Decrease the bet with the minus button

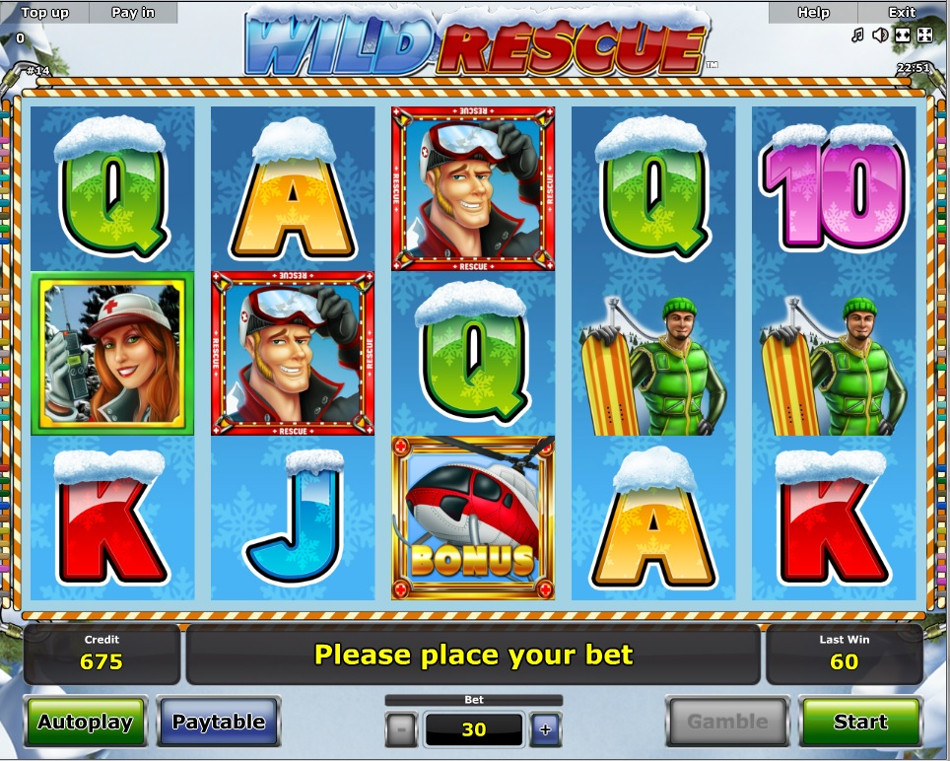point(401,729)
